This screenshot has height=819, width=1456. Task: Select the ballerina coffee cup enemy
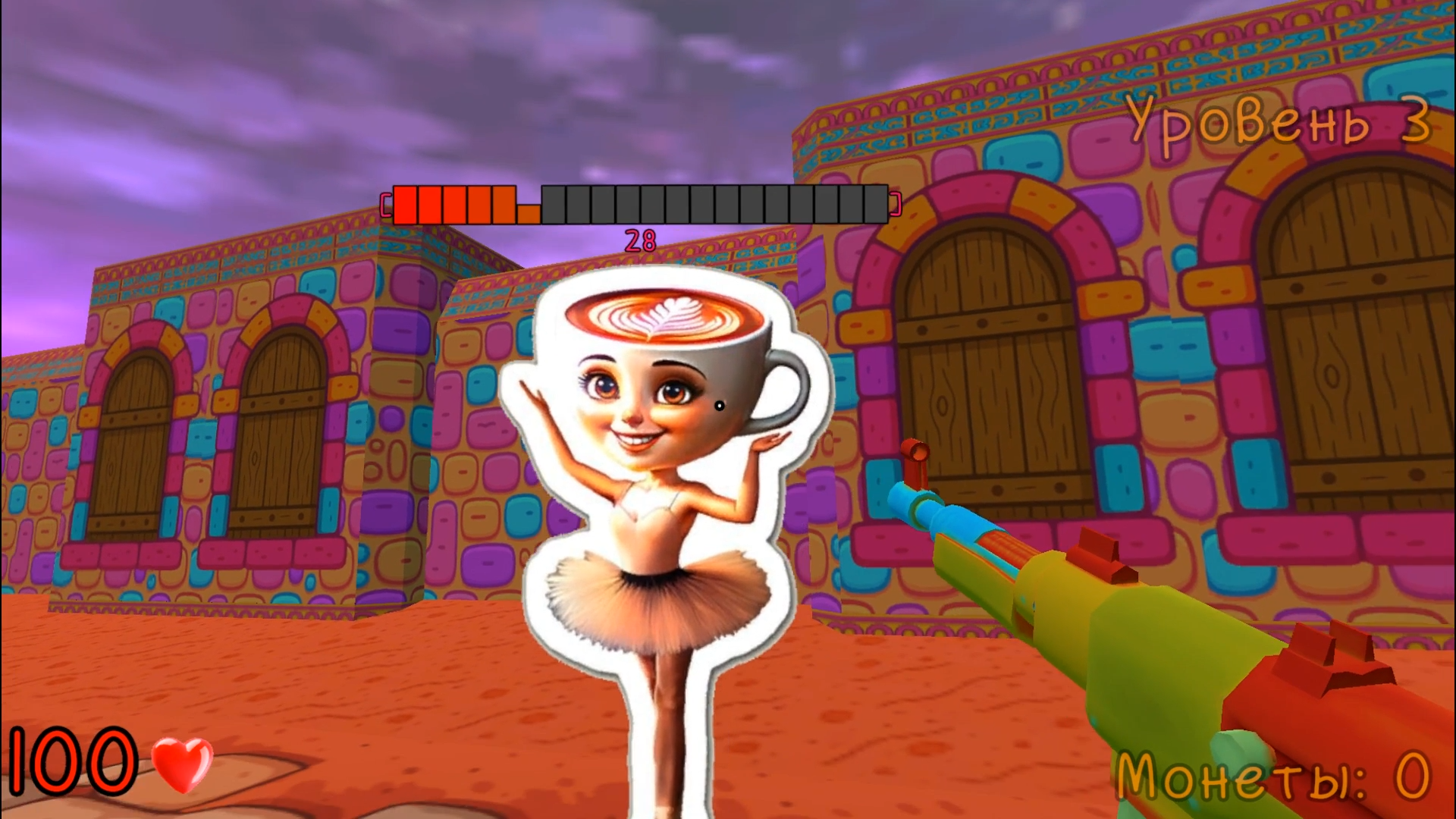point(652,455)
